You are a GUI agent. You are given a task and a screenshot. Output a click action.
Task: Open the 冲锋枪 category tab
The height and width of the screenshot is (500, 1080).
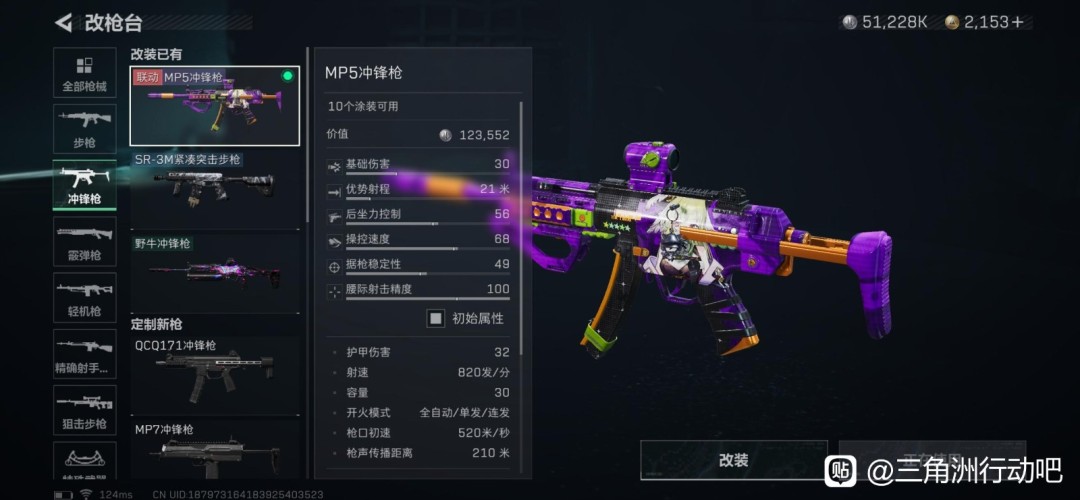(84, 185)
